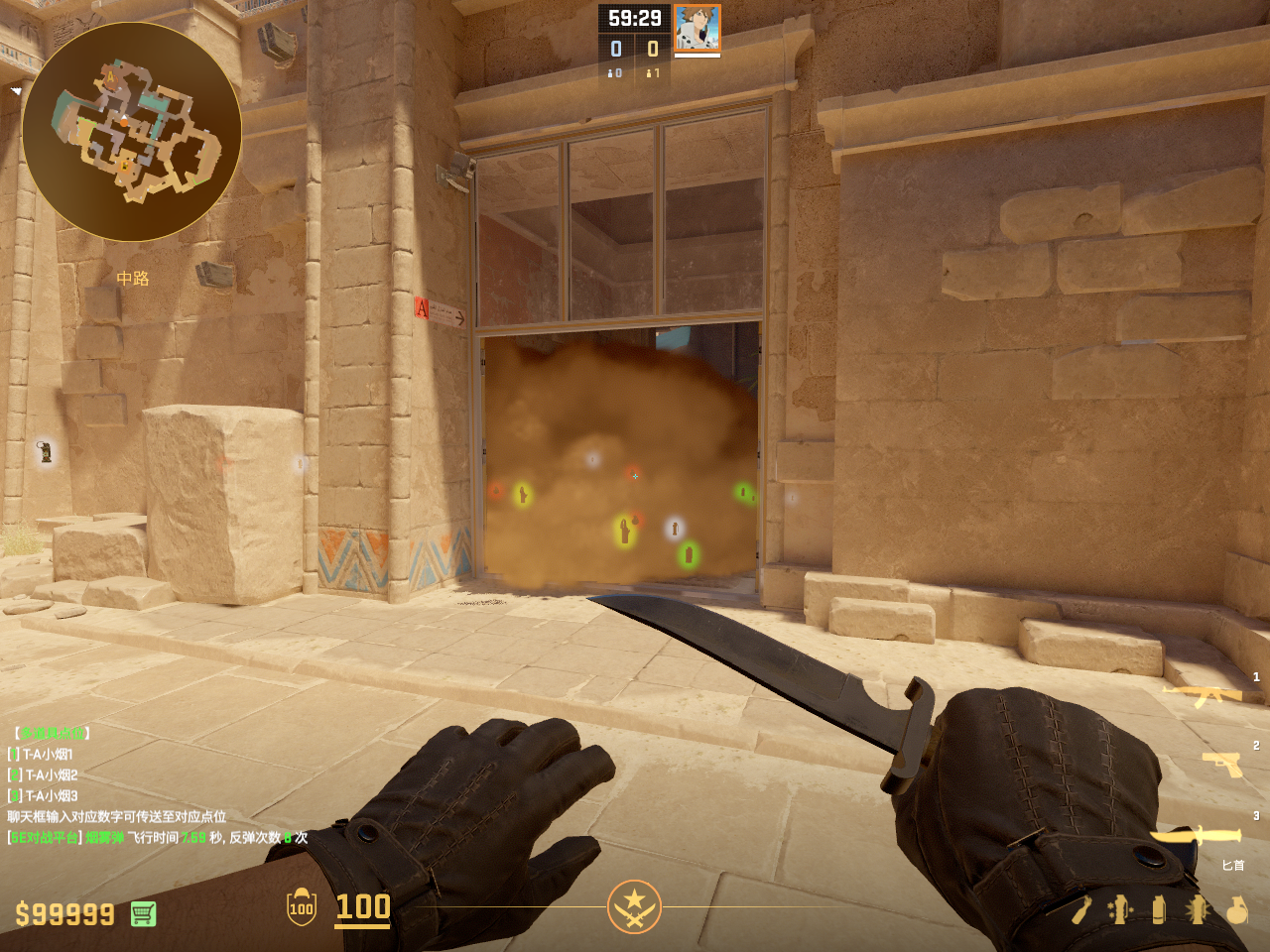Select the AK-47 rifle in slot 1
Image resolution: width=1270 pixels, height=952 pixels.
click(x=1203, y=694)
